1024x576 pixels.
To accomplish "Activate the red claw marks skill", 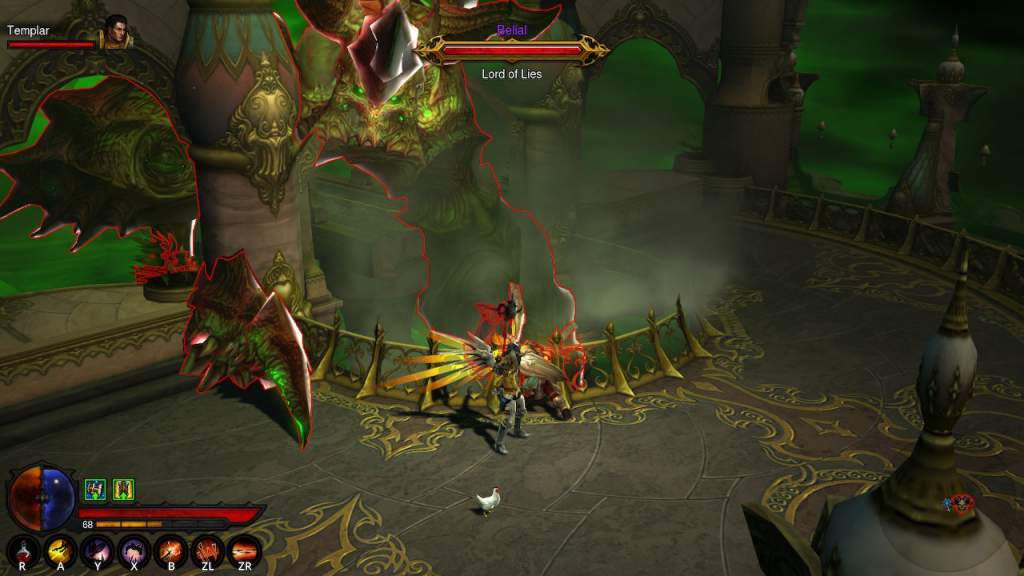I will pyautogui.click(x=208, y=549).
